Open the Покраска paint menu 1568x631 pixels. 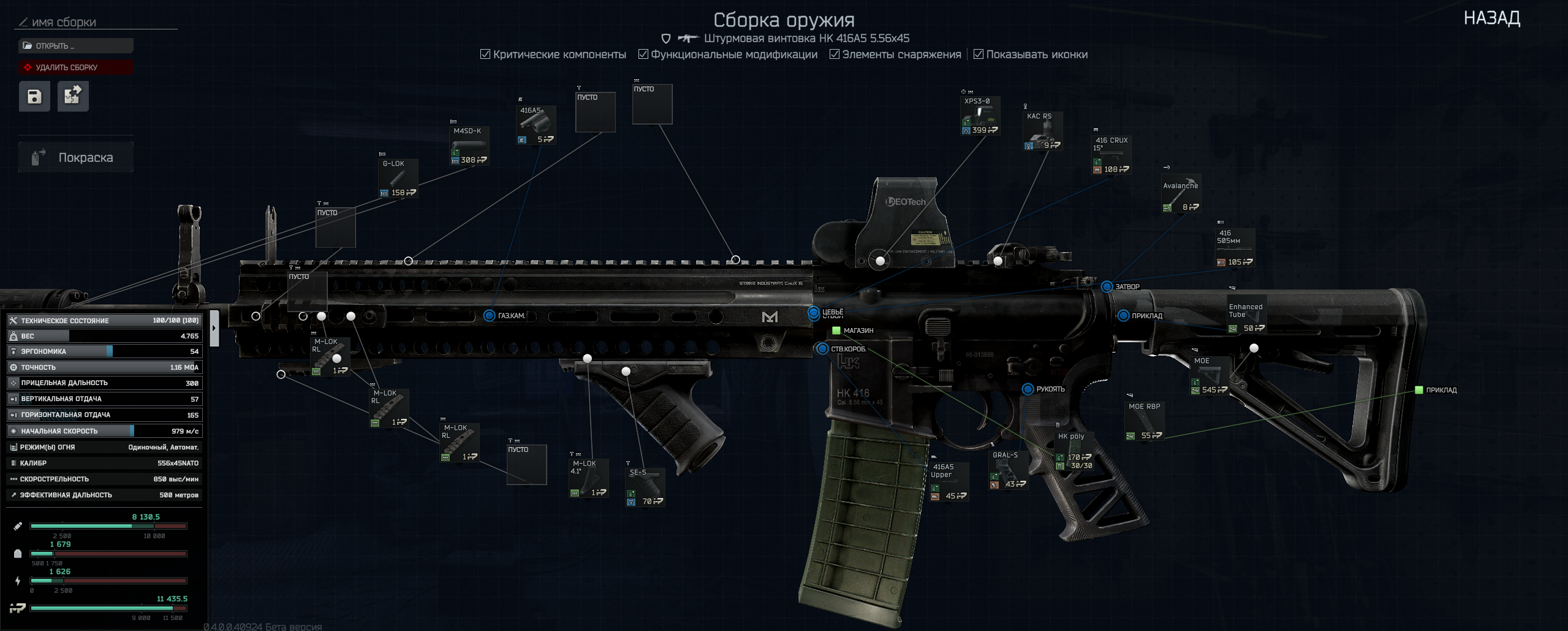[75, 158]
